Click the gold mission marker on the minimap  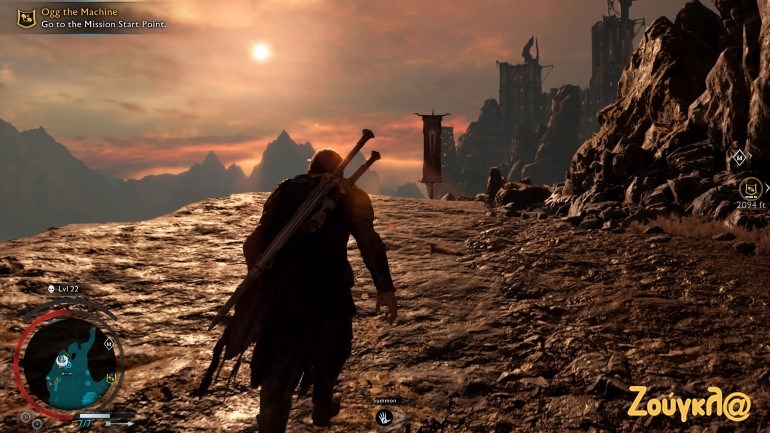pyautogui.click(x=111, y=377)
